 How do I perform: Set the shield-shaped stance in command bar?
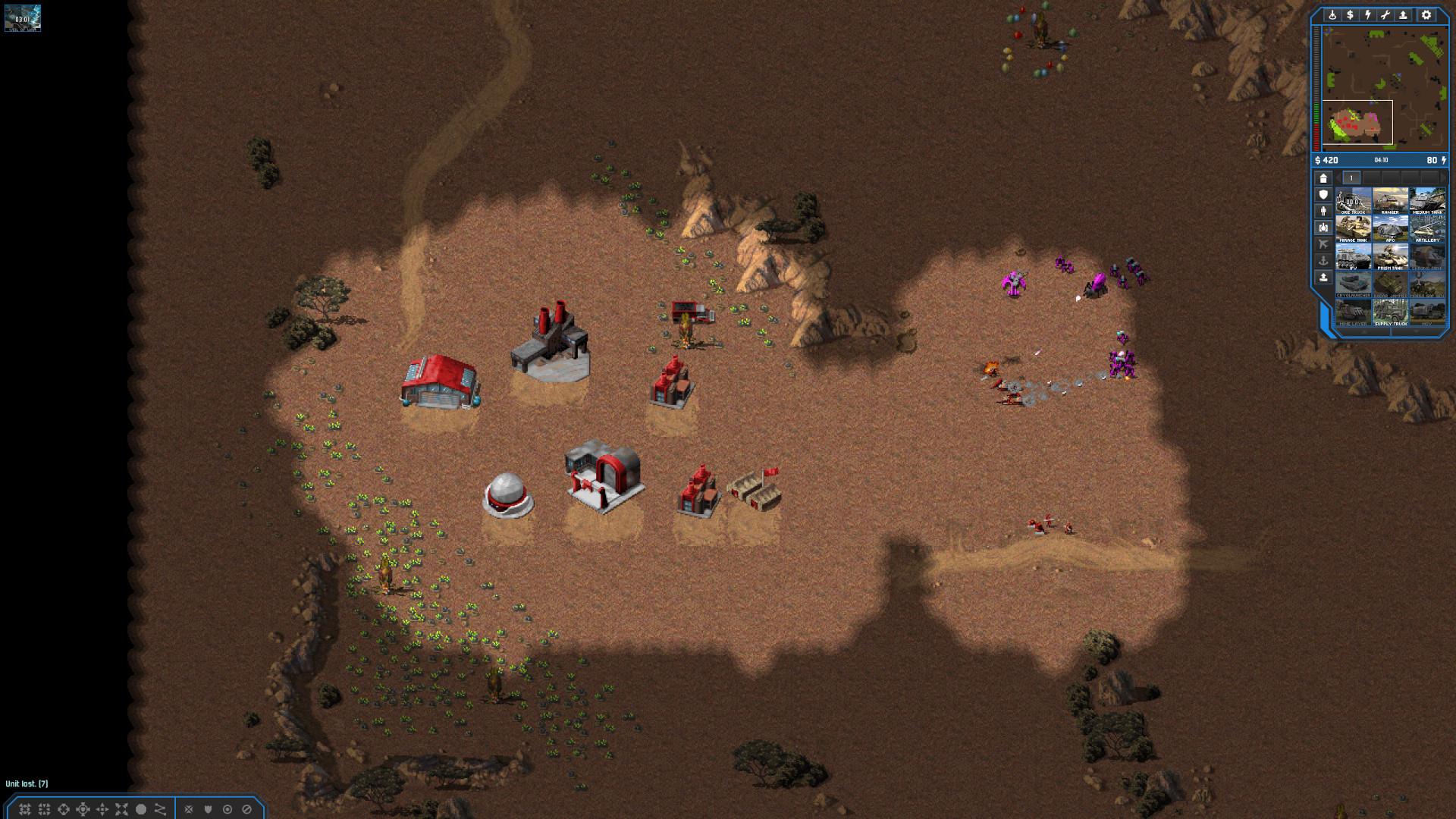tap(208, 809)
